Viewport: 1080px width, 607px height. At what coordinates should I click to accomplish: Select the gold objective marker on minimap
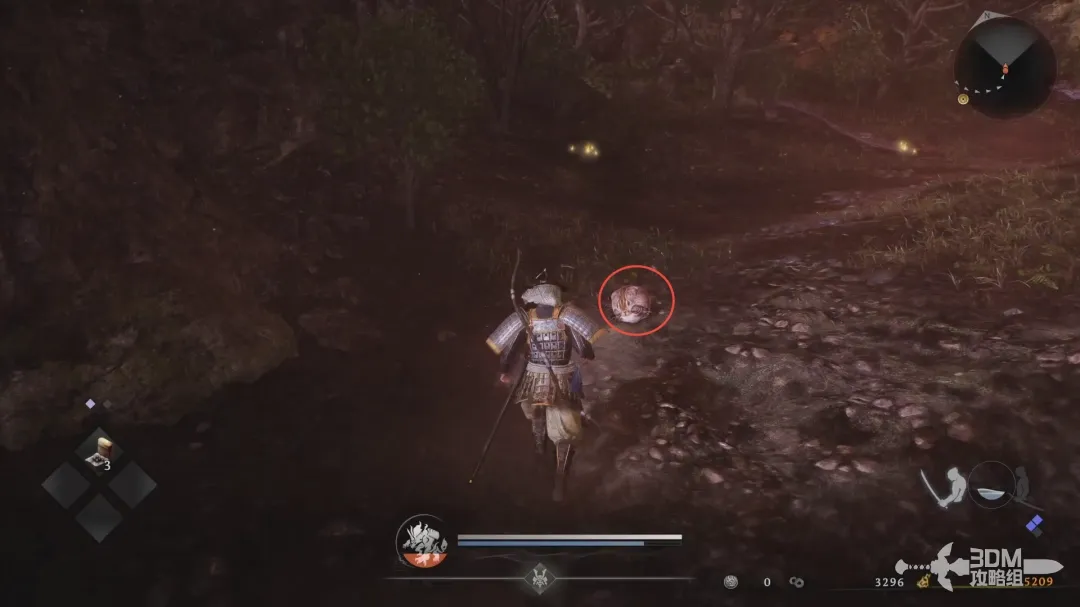click(963, 99)
